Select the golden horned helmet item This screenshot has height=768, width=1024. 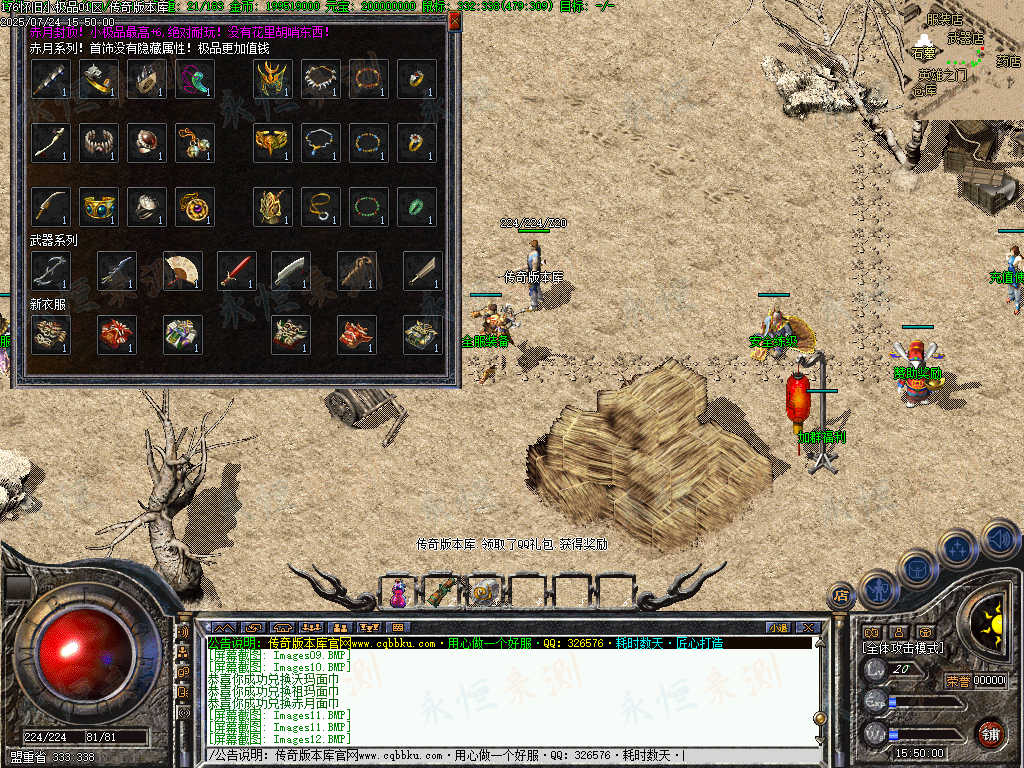pos(271,79)
